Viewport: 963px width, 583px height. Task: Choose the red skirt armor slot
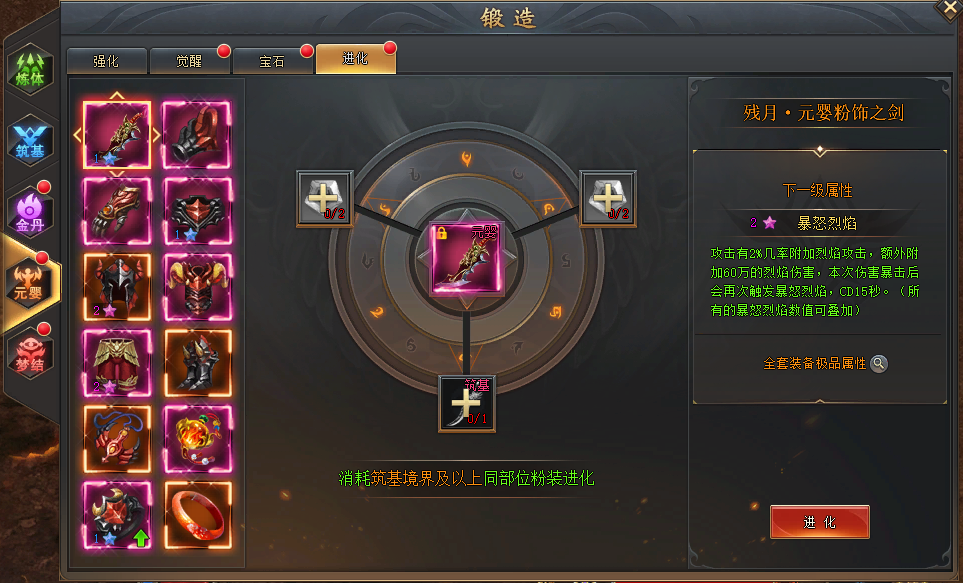117,364
